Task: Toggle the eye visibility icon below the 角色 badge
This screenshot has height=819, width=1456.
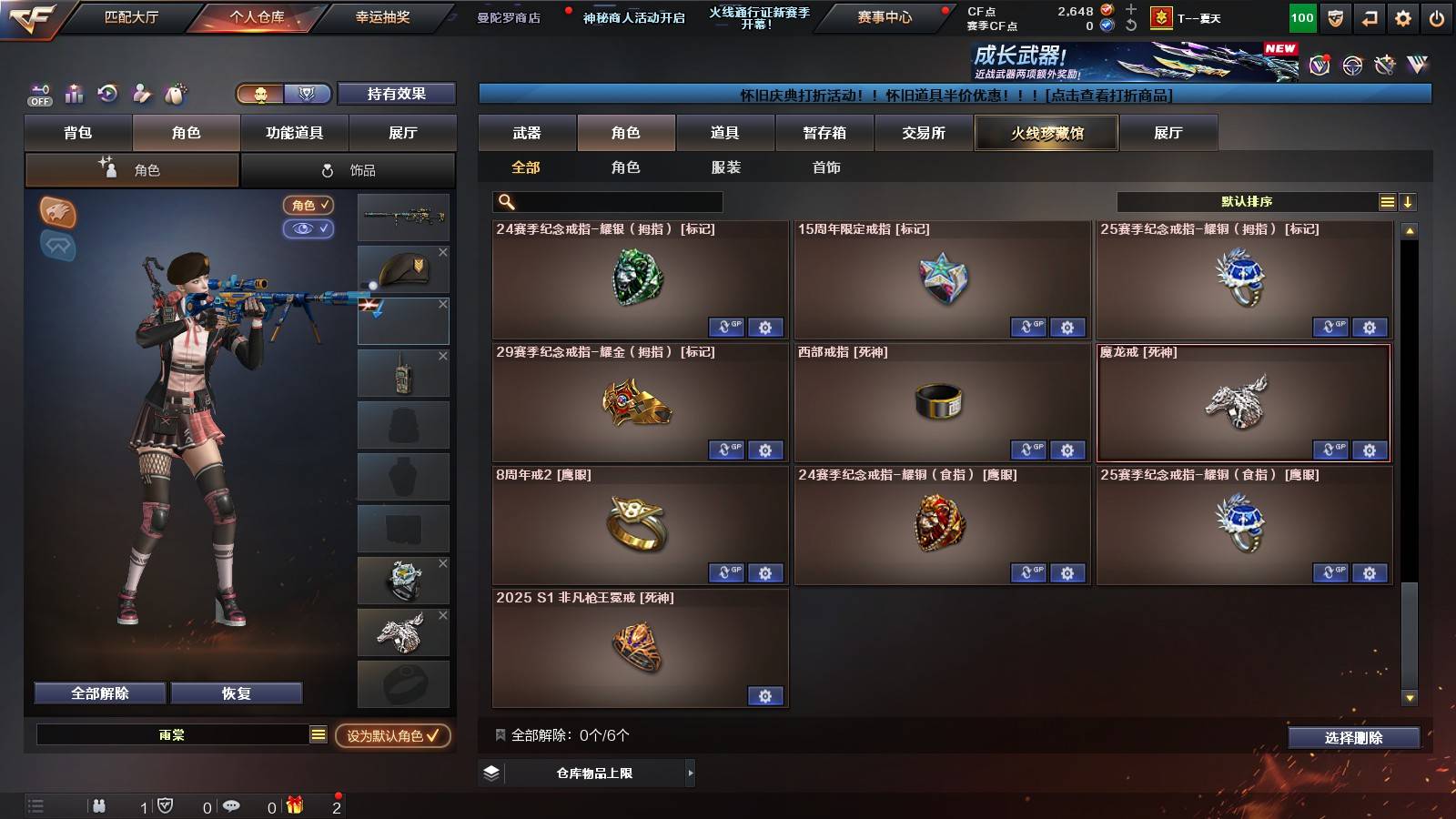Action: pyautogui.click(x=308, y=229)
